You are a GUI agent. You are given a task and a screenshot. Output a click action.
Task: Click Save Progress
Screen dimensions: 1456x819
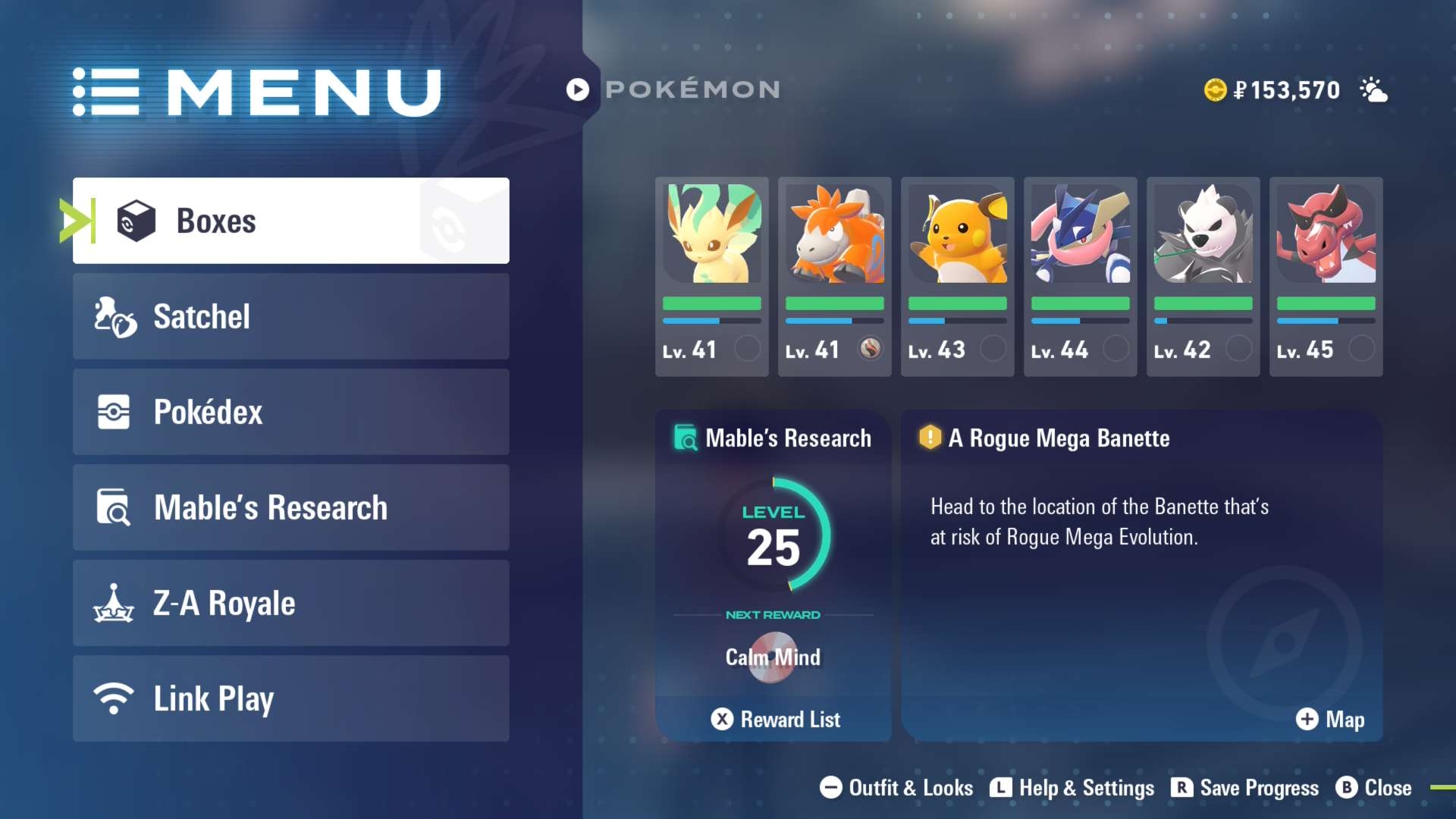click(x=1245, y=788)
